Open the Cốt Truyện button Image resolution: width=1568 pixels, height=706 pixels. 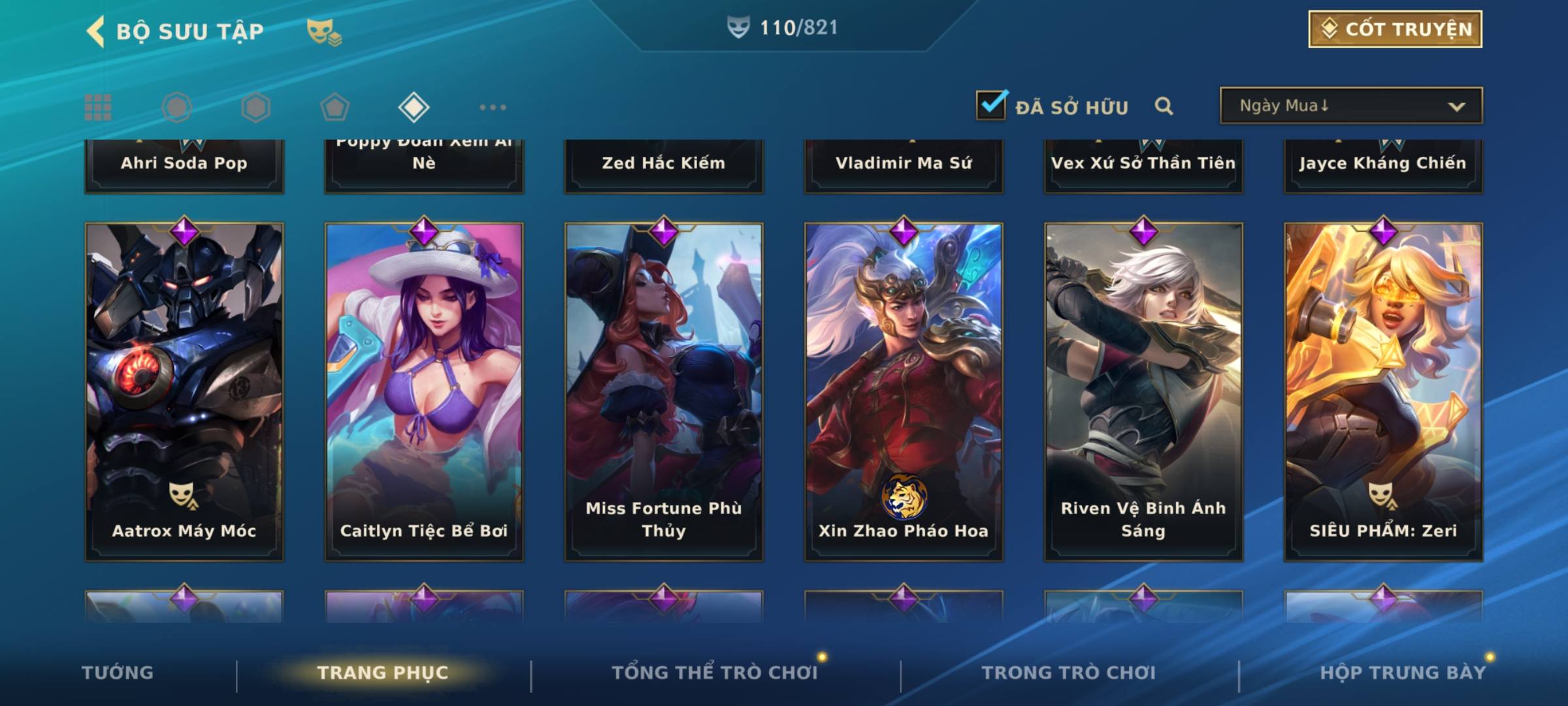point(1395,29)
